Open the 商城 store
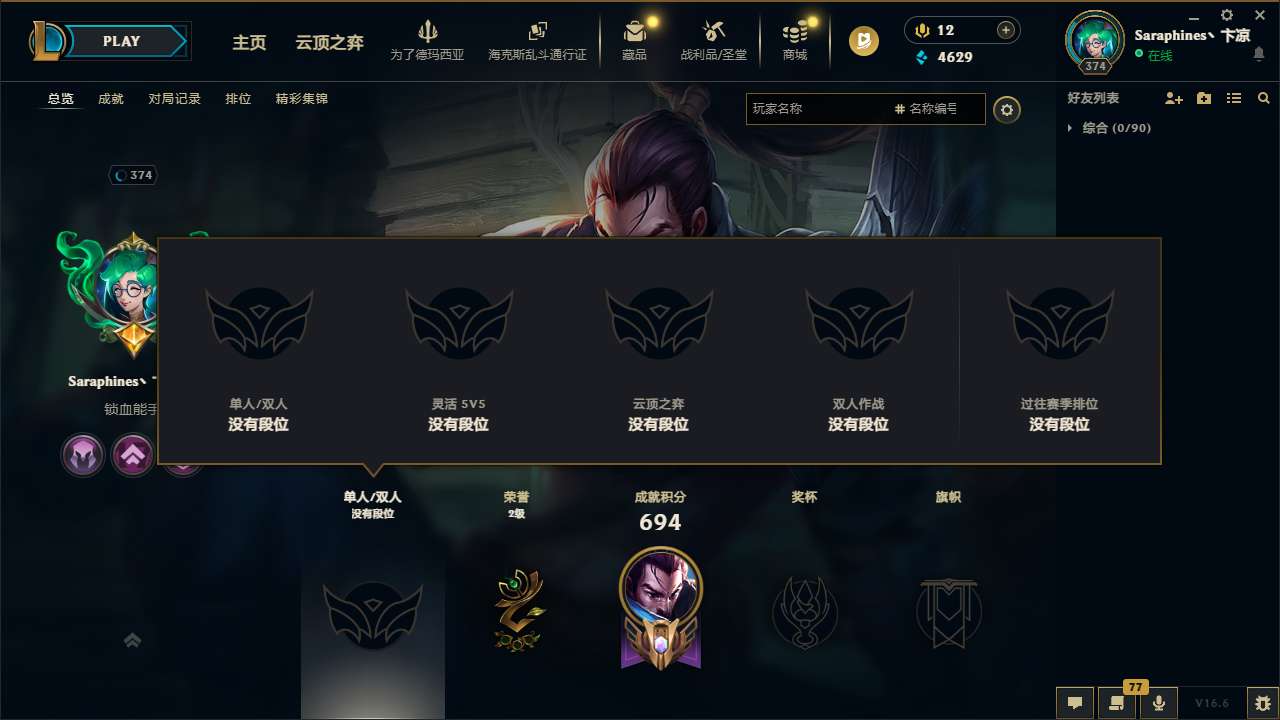Screen dimensions: 1280x720 [795, 40]
